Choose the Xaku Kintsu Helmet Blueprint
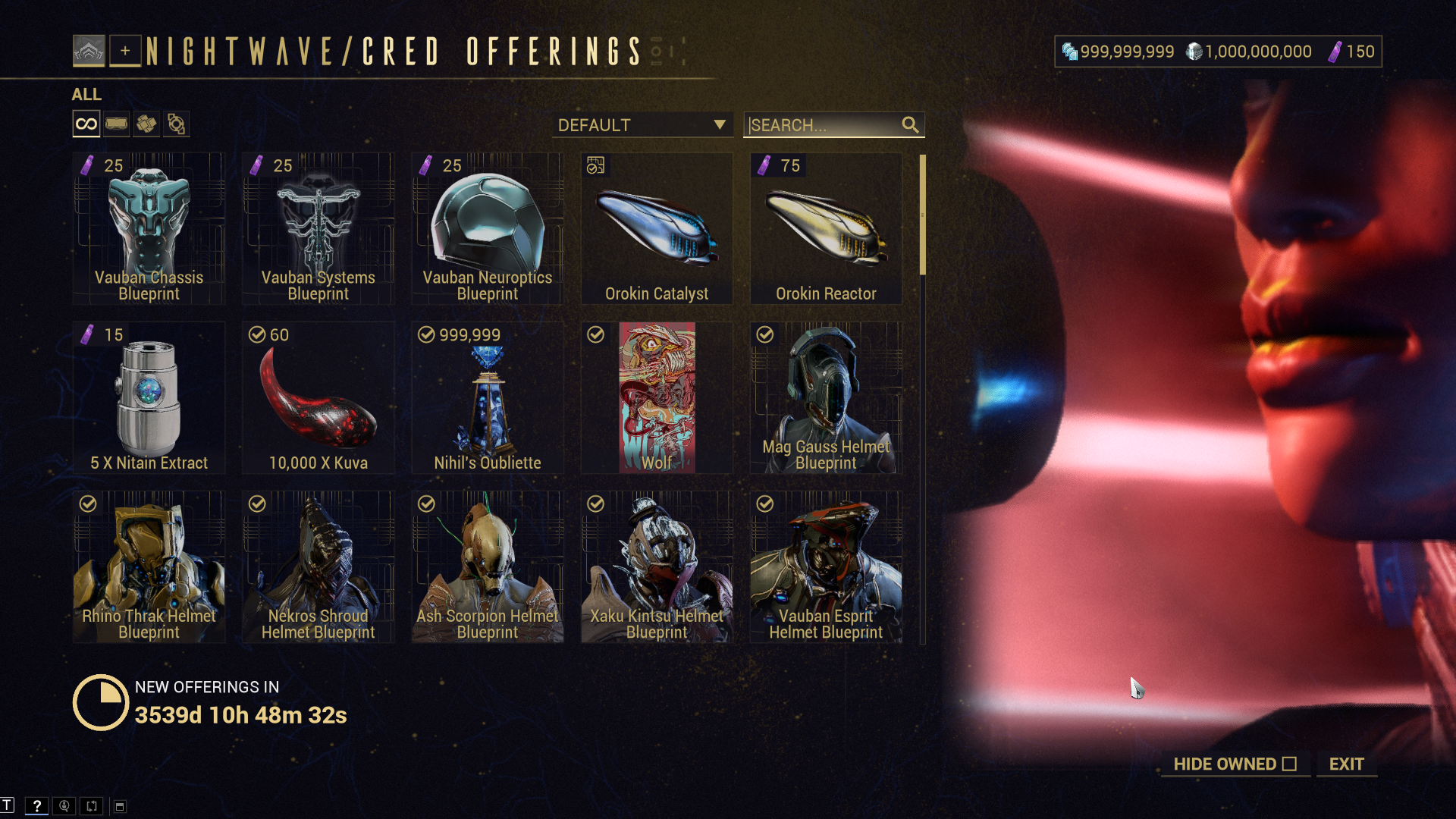The image size is (1456, 819). click(657, 566)
